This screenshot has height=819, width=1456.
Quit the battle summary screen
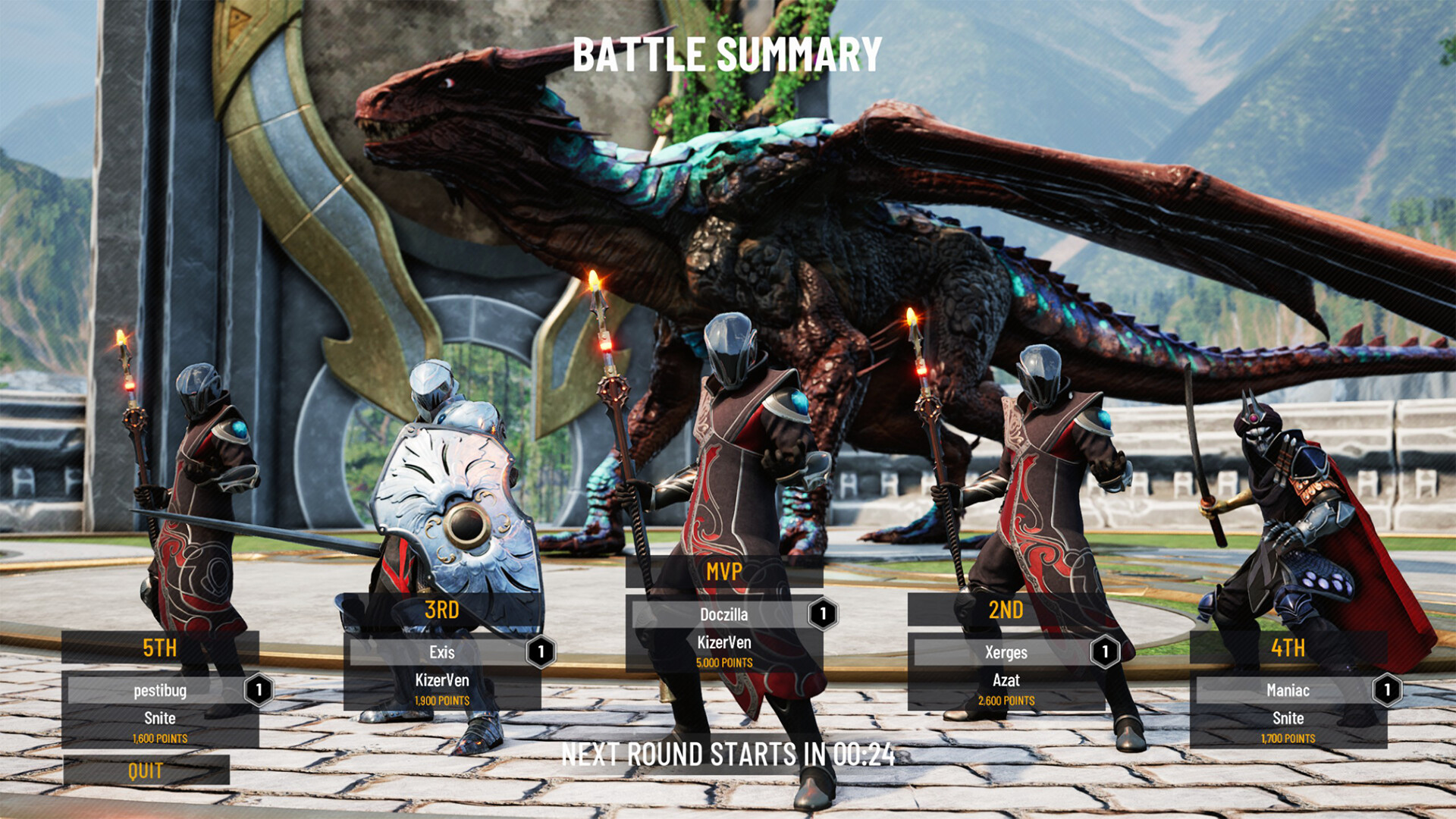[146, 770]
